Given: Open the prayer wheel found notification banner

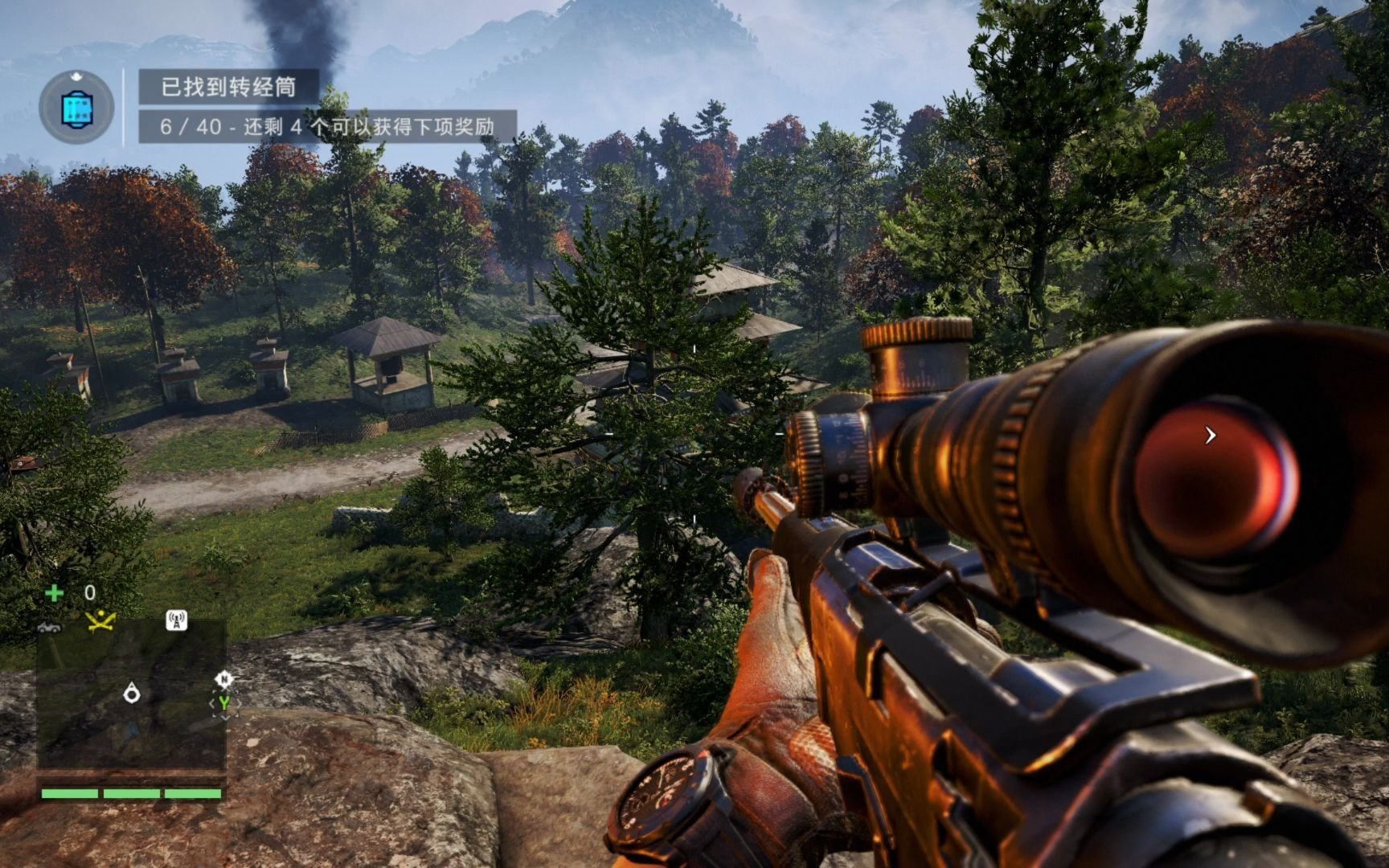Looking at the screenshot, I should coord(228,87).
